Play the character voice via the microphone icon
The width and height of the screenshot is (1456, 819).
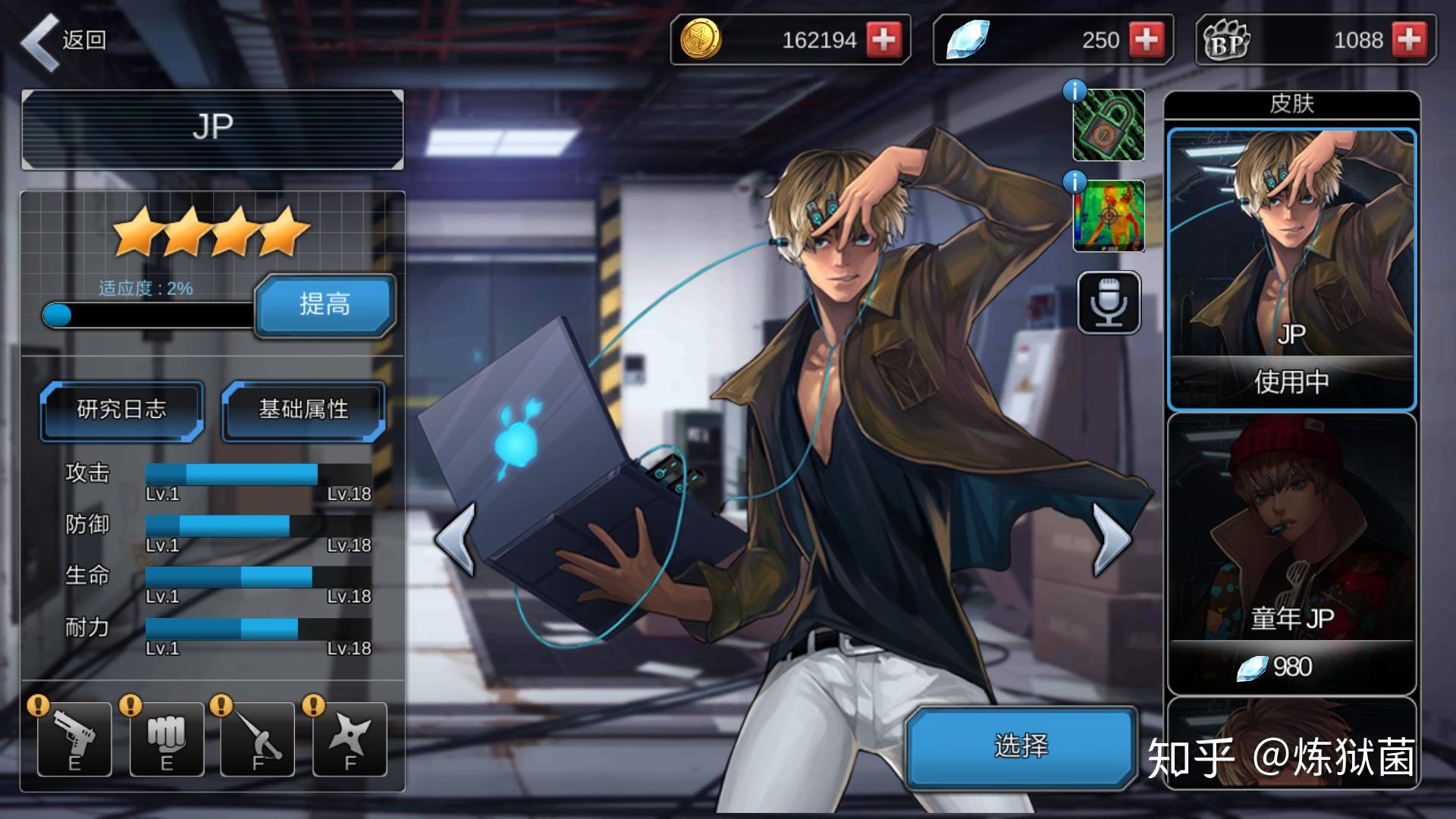tap(1109, 303)
